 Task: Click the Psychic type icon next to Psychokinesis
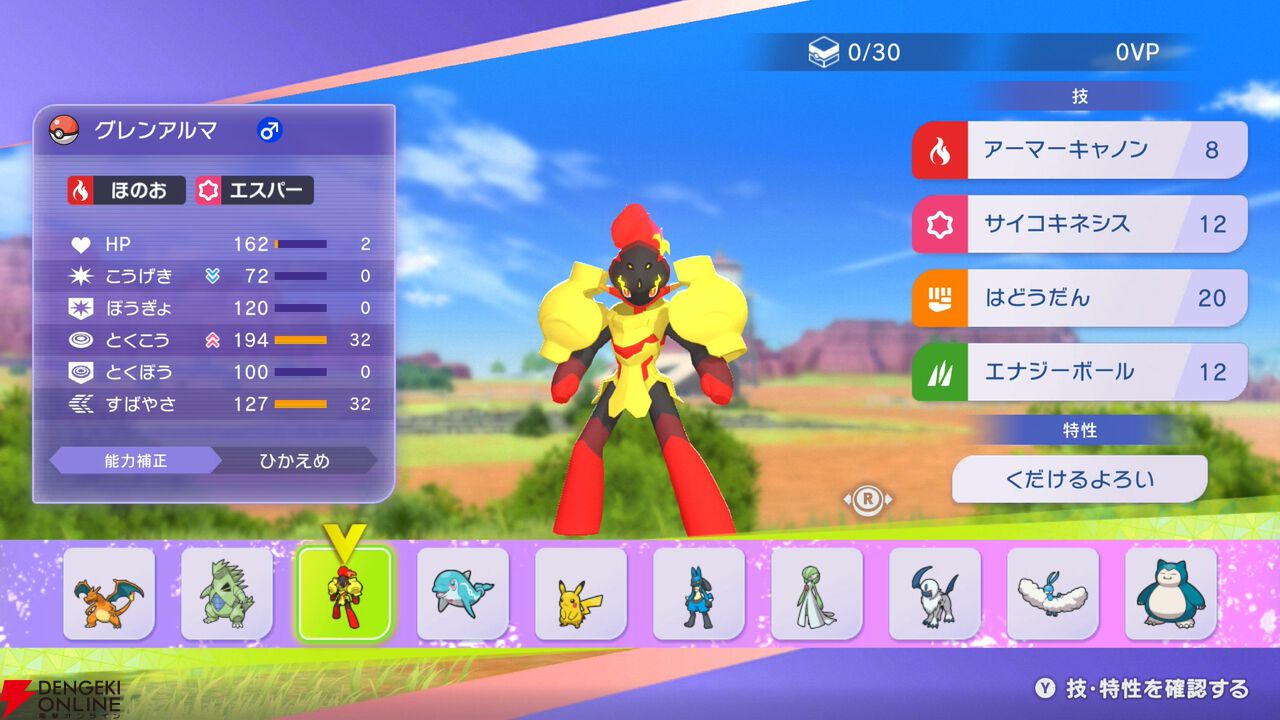click(938, 224)
